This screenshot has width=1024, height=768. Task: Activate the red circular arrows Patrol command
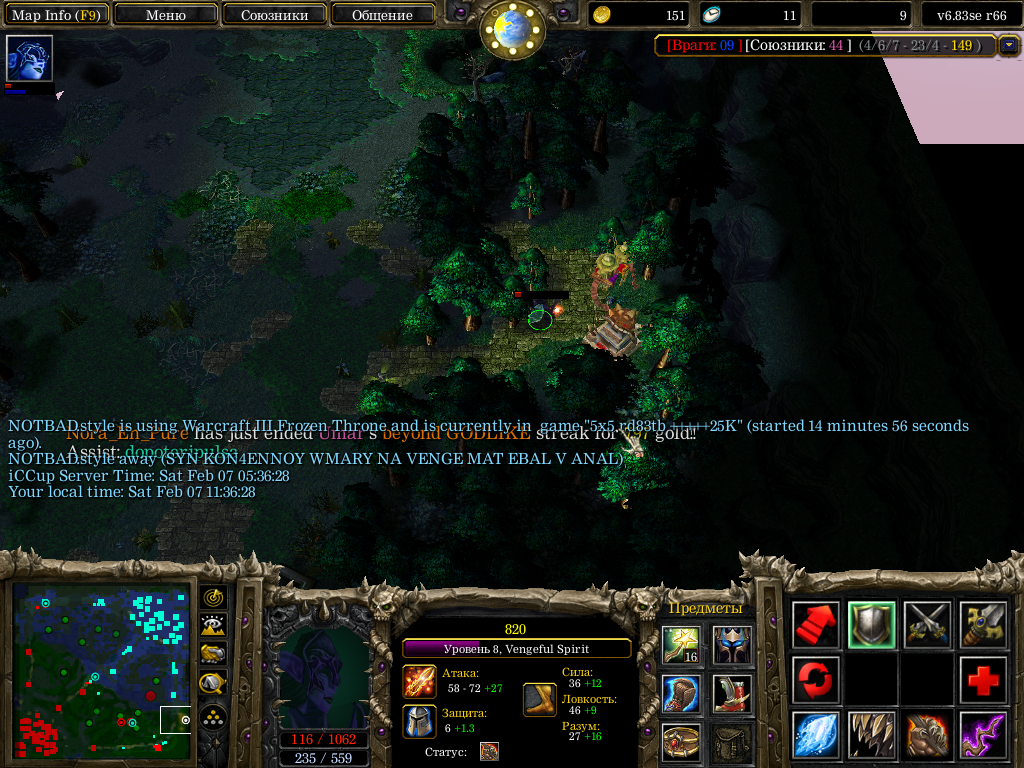tap(816, 680)
